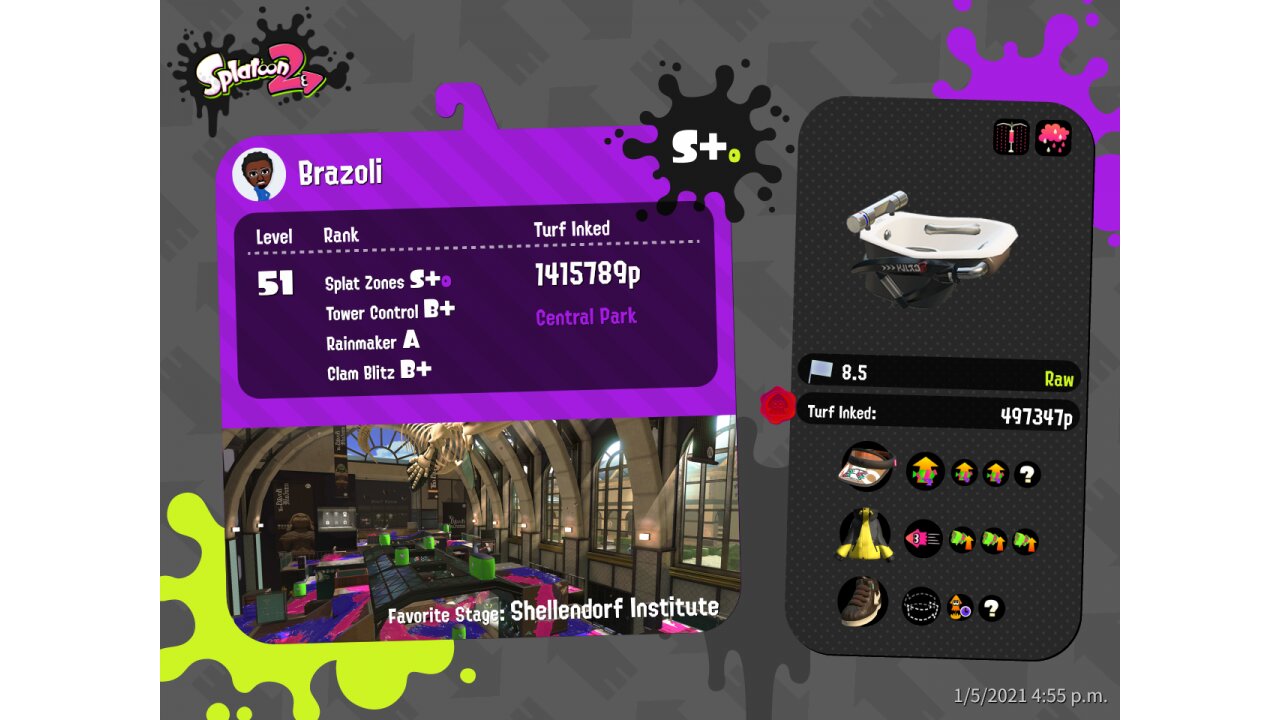Click Brazoli's Mii avatar portrait

(259, 175)
